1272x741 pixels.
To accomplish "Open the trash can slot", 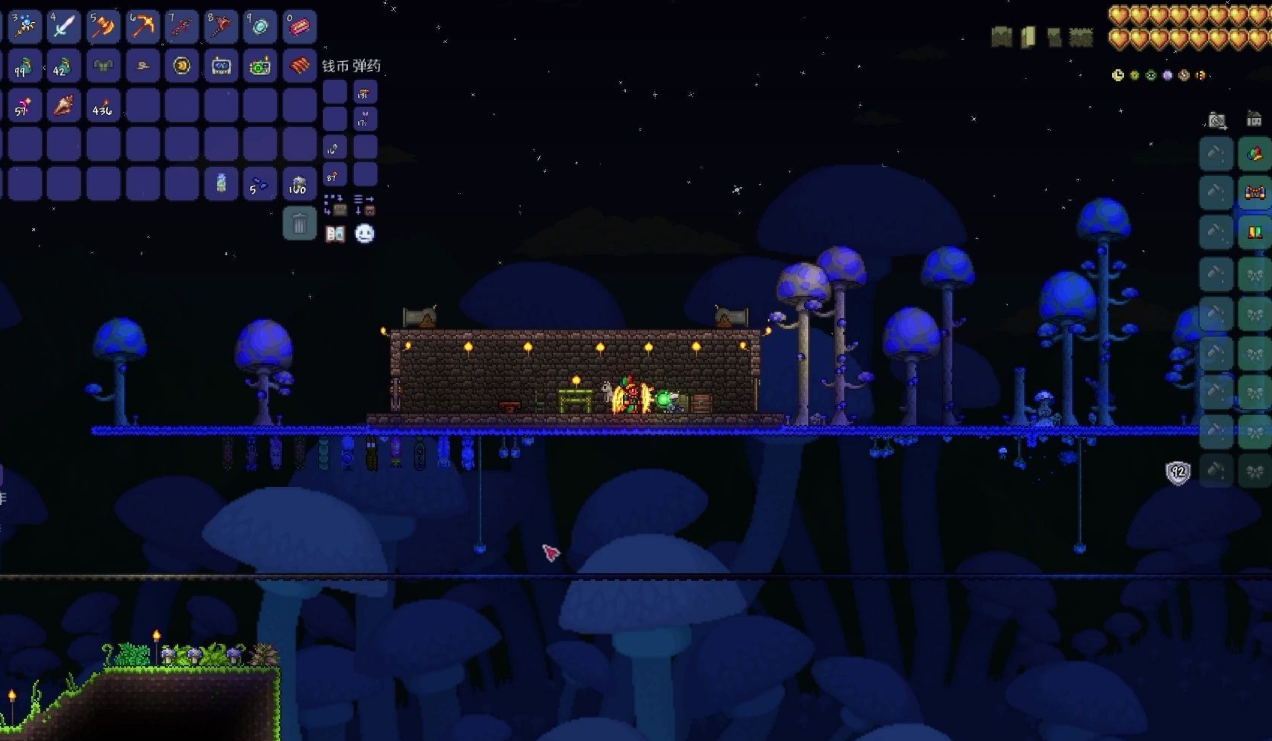I will (x=299, y=223).
